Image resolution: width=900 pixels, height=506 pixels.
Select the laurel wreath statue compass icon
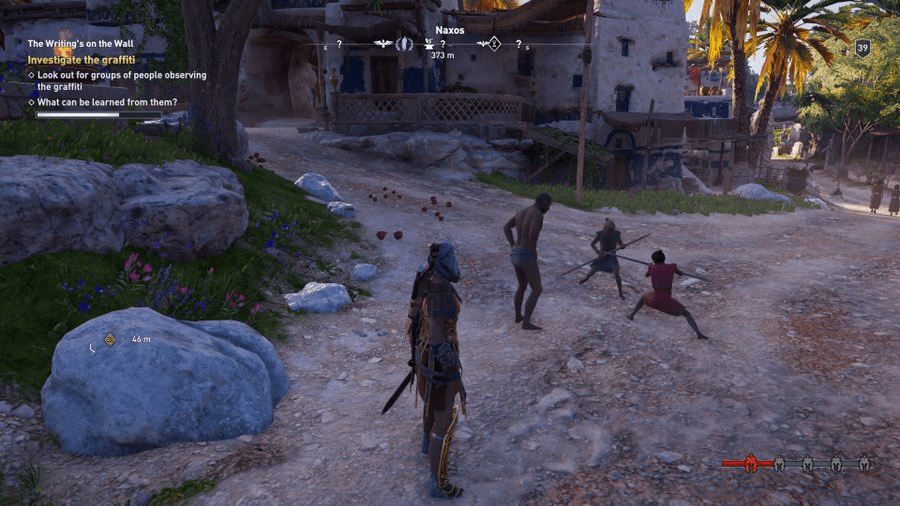click(405, 44)
